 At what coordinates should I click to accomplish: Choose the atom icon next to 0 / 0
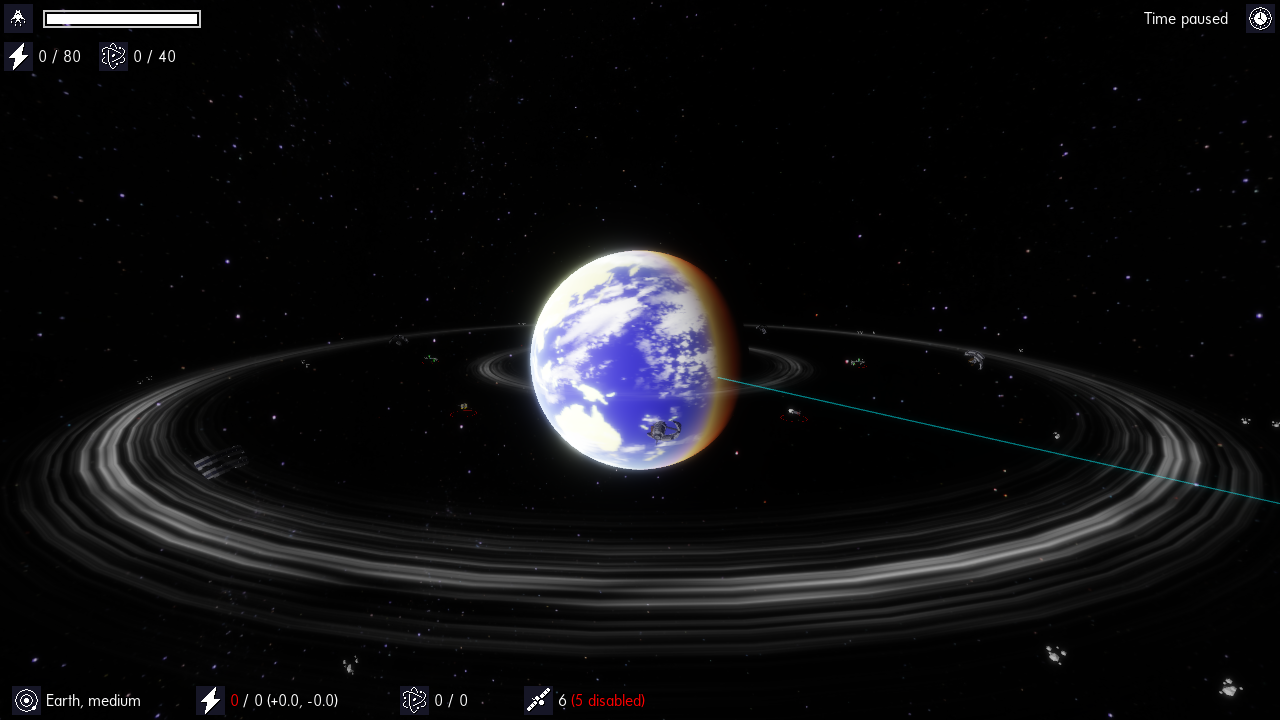(x=414, y=701)
